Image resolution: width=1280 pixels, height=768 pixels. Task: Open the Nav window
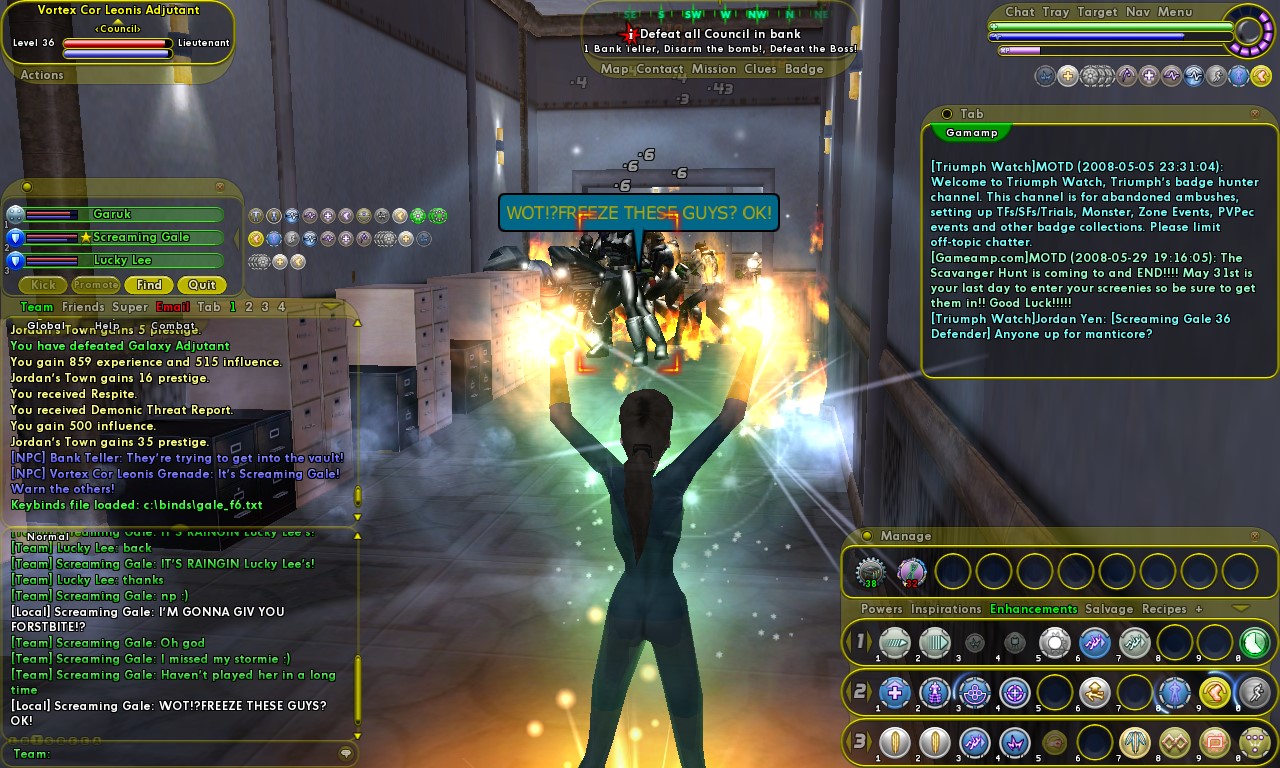(1137, 12)
